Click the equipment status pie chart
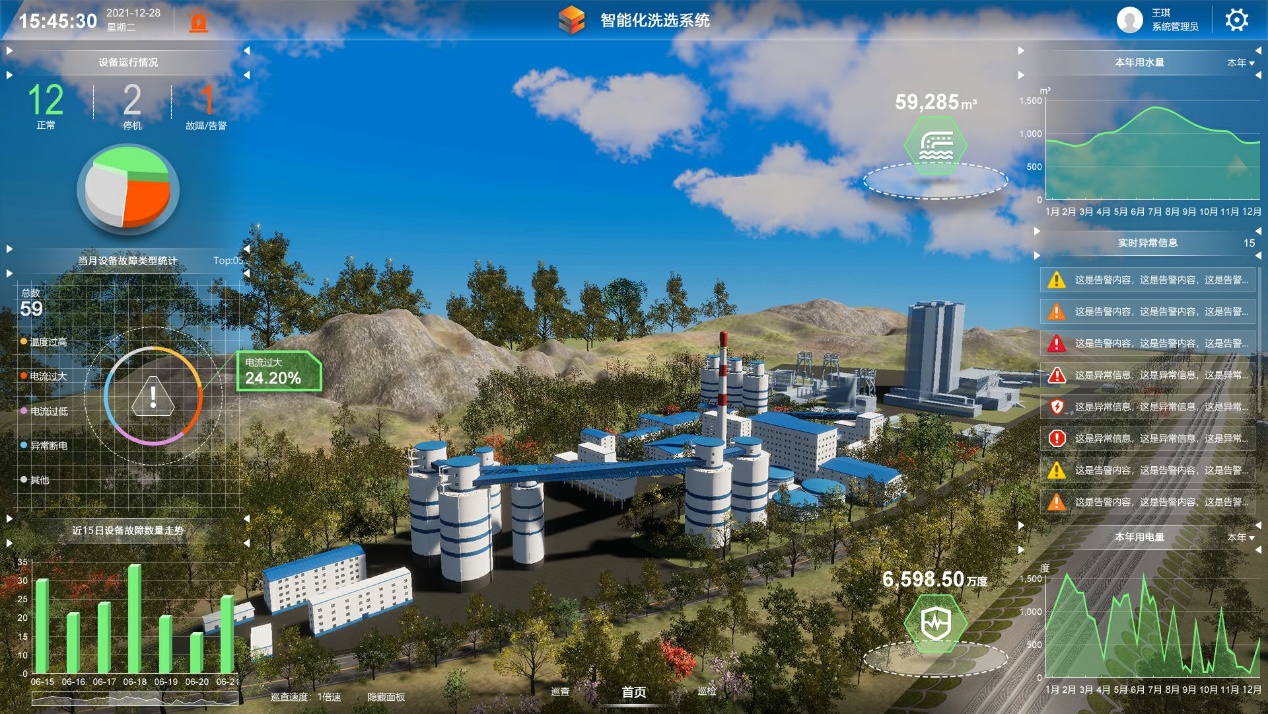Screen dimensions: 1268x714 (127, 187)
